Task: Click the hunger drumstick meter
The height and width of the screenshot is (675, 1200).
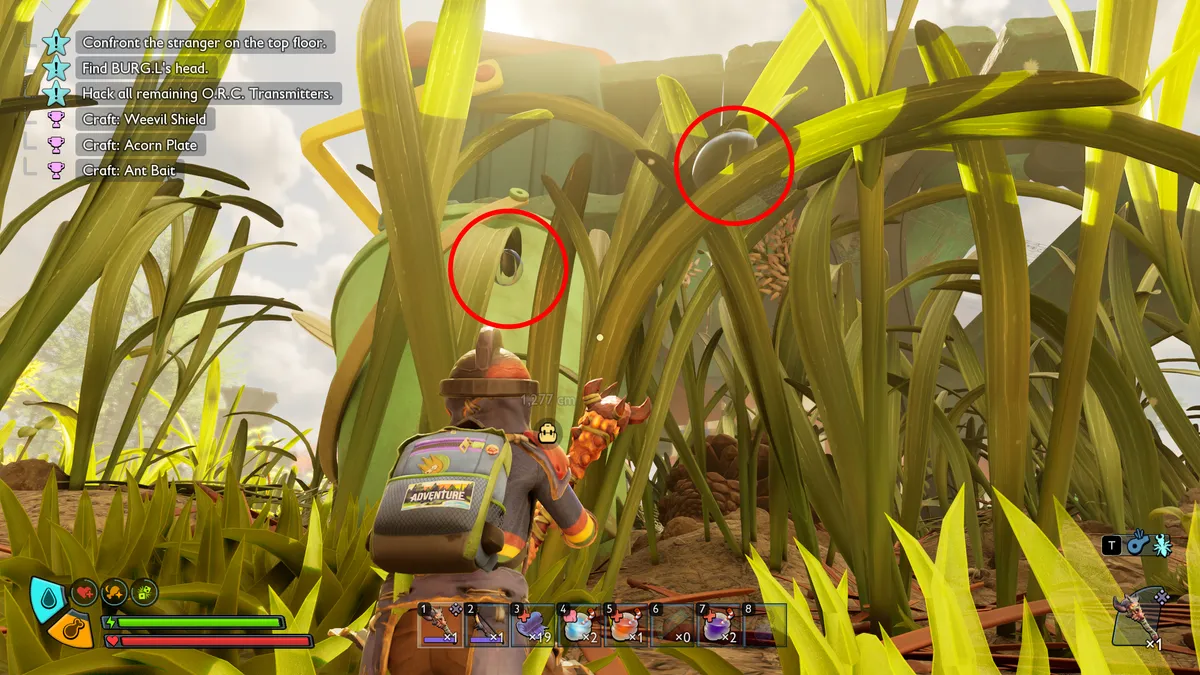Action: 72,630
